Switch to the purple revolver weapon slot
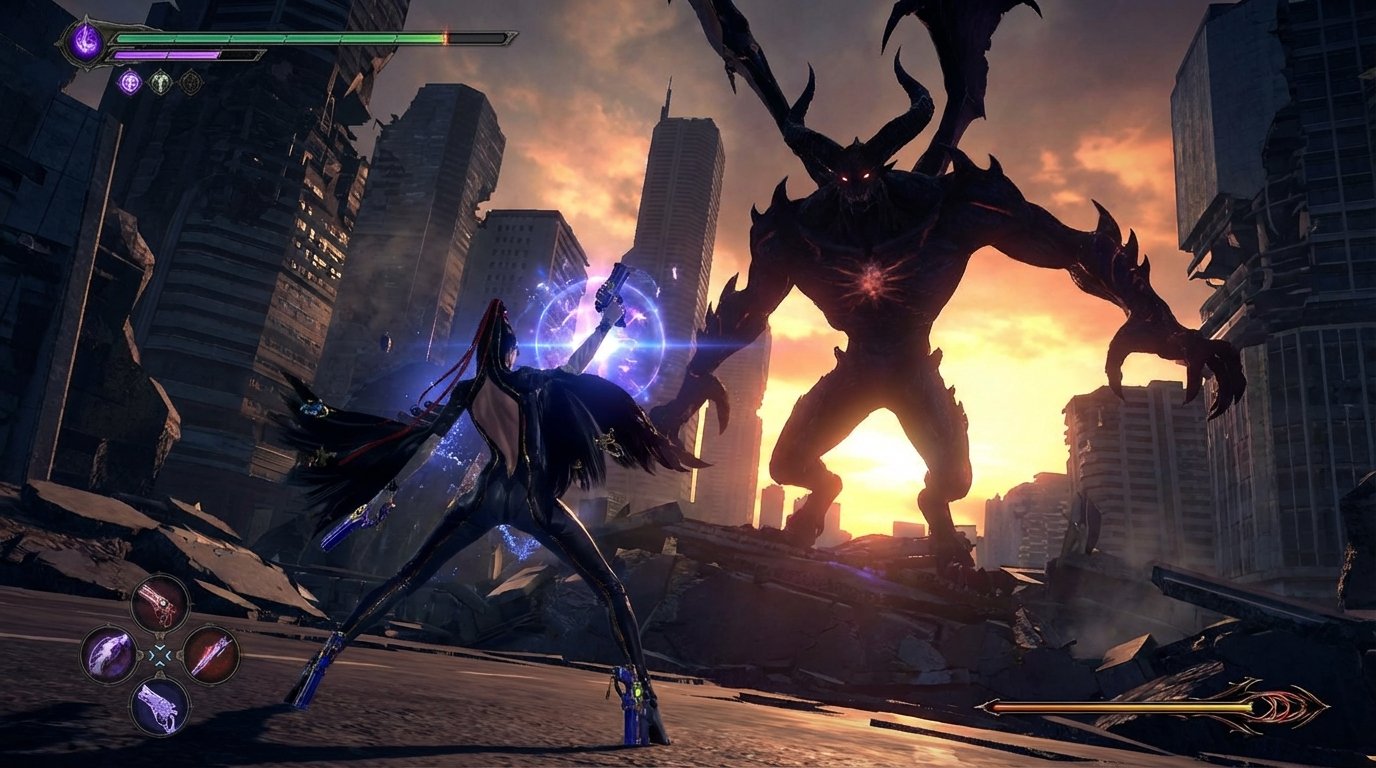Image resolution: width=1376 pixels, height=768 pixels. pyautogui.click(x=160, y=705)
